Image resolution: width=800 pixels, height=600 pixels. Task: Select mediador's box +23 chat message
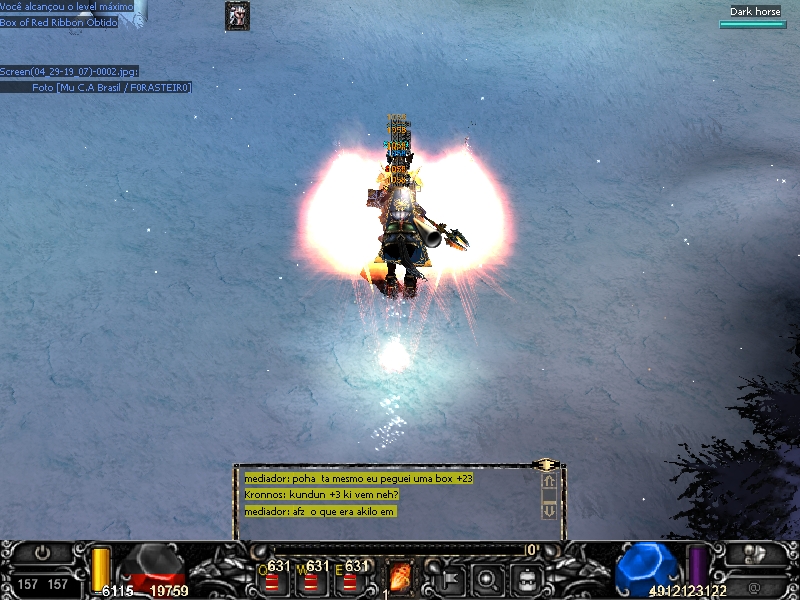[x=358, y=479]
